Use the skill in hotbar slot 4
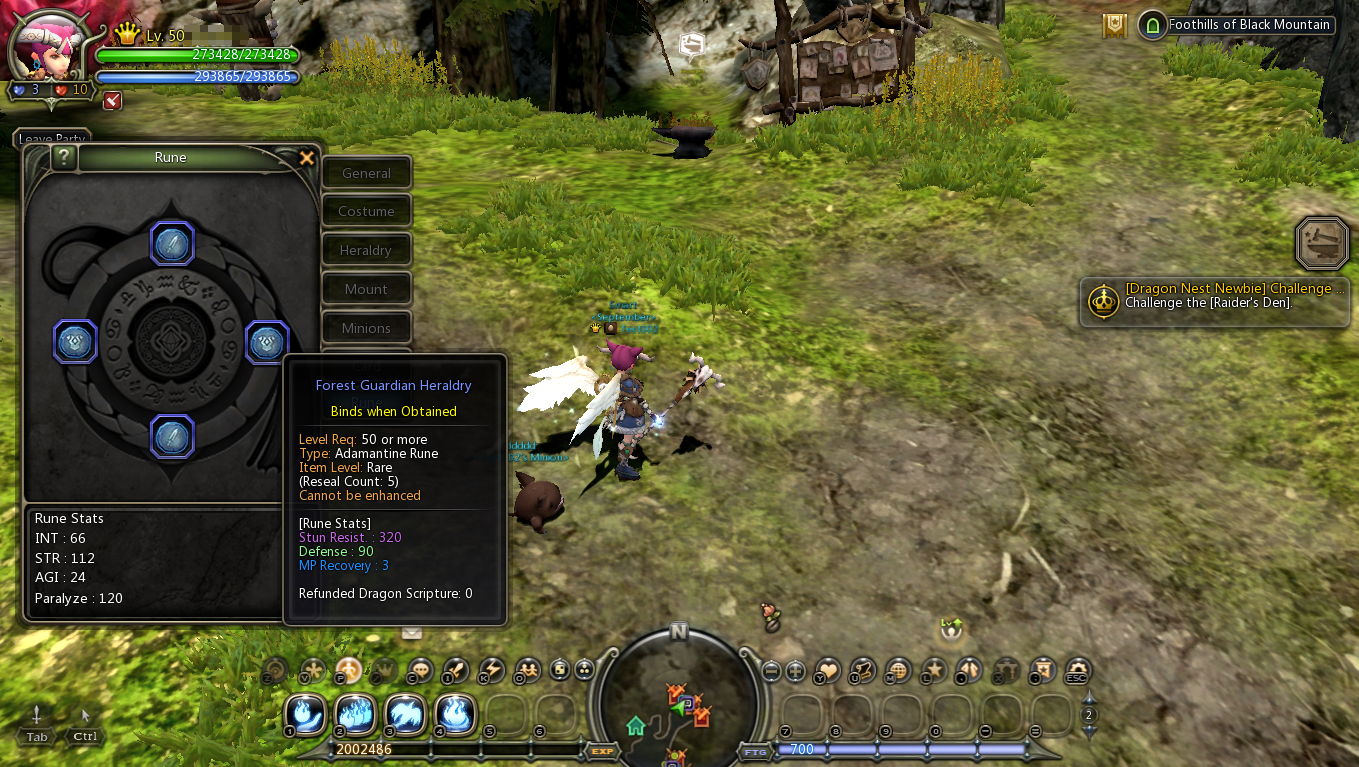Screen dimensions: 1359x767 point(455,714)
